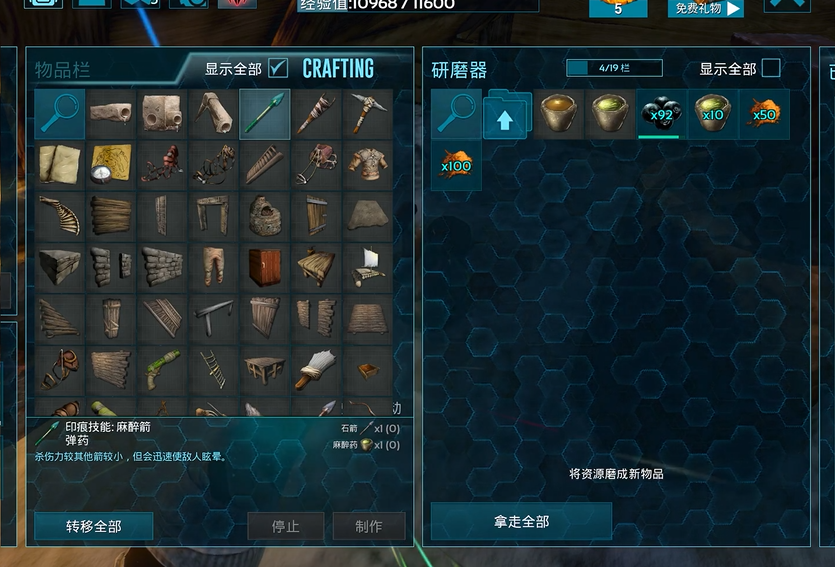Click the 制作 craft button
Viewport: 835px width, 567px height.
coord(369,526)
